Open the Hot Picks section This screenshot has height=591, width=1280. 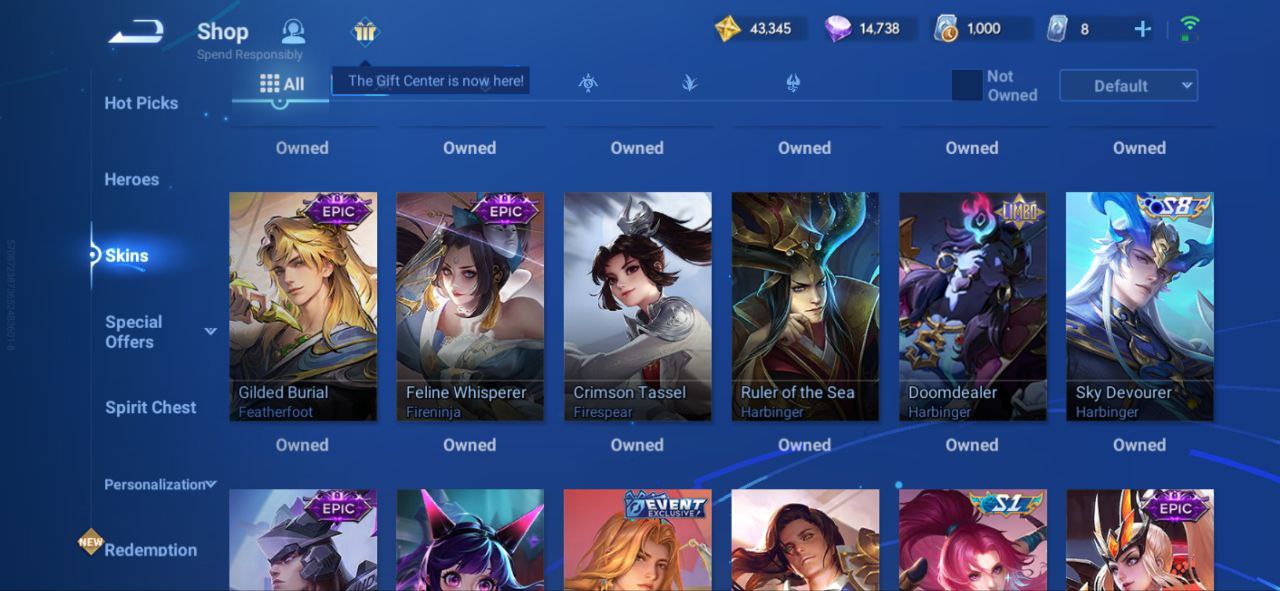coord(141,103)
